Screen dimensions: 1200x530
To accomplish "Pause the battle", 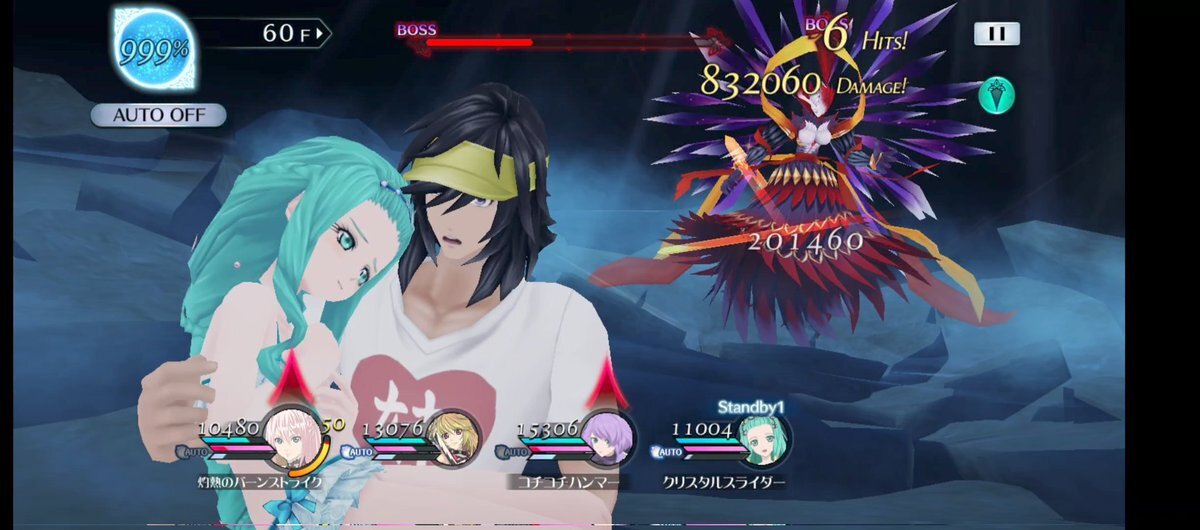I will point(996,33).
